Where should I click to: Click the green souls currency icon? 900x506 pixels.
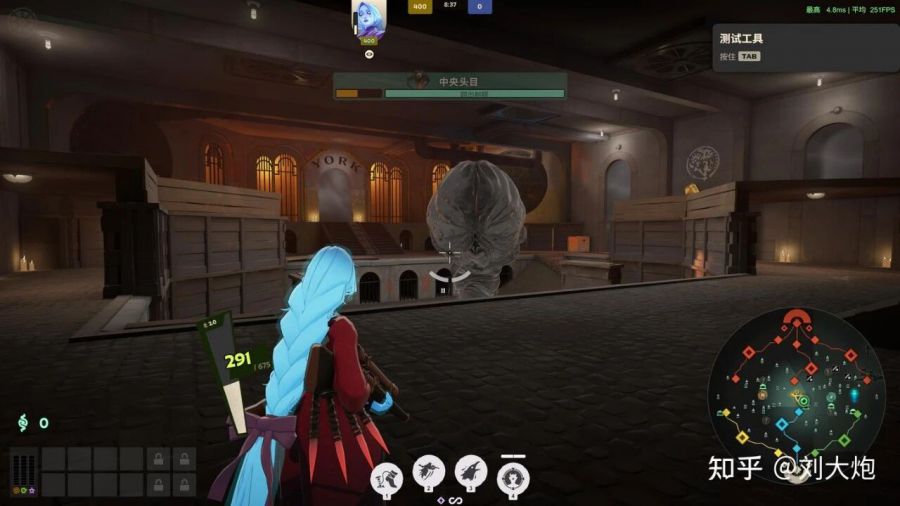(21, 423)
